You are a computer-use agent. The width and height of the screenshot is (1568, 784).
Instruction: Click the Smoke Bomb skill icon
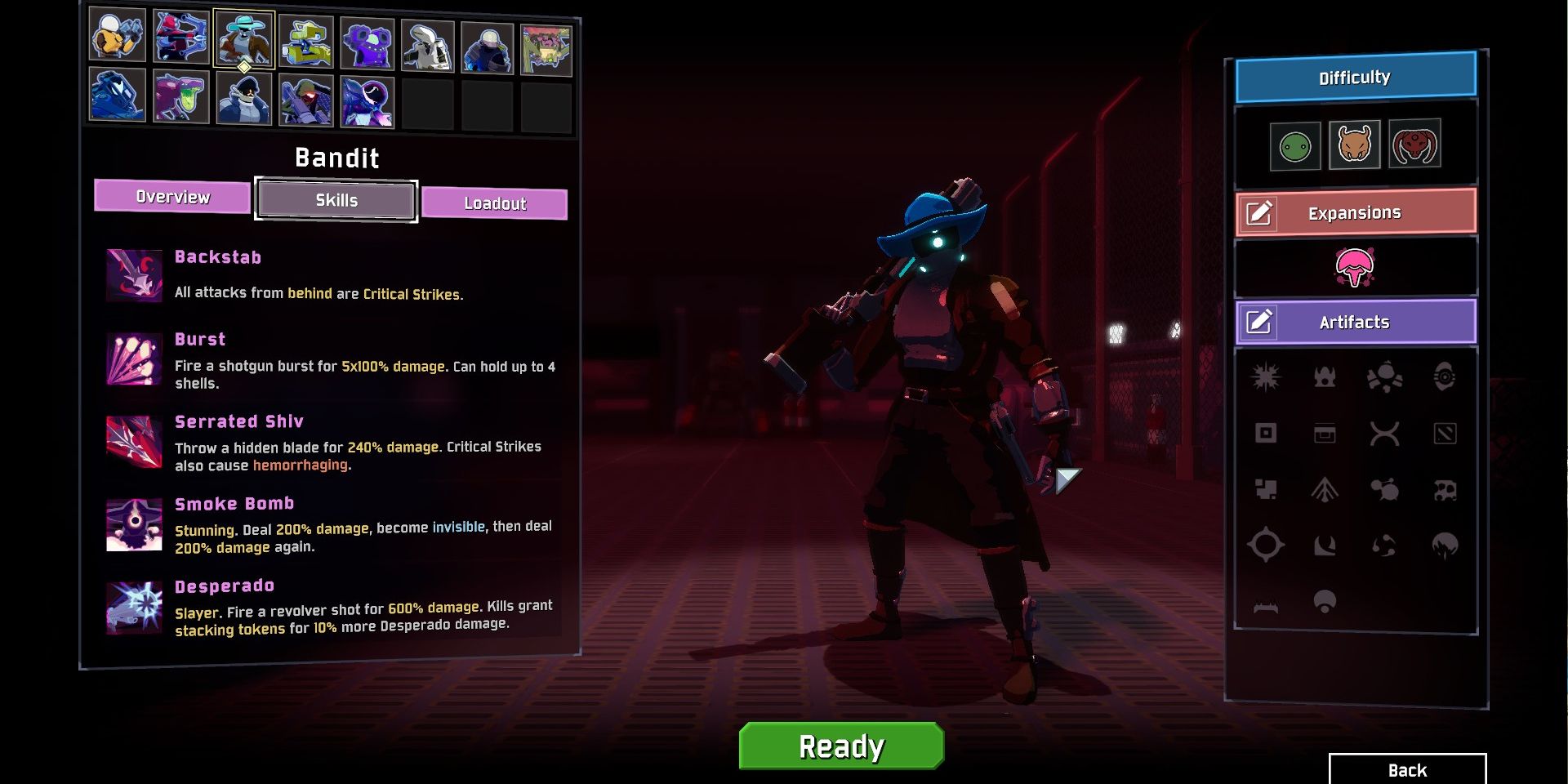[134, 524]
